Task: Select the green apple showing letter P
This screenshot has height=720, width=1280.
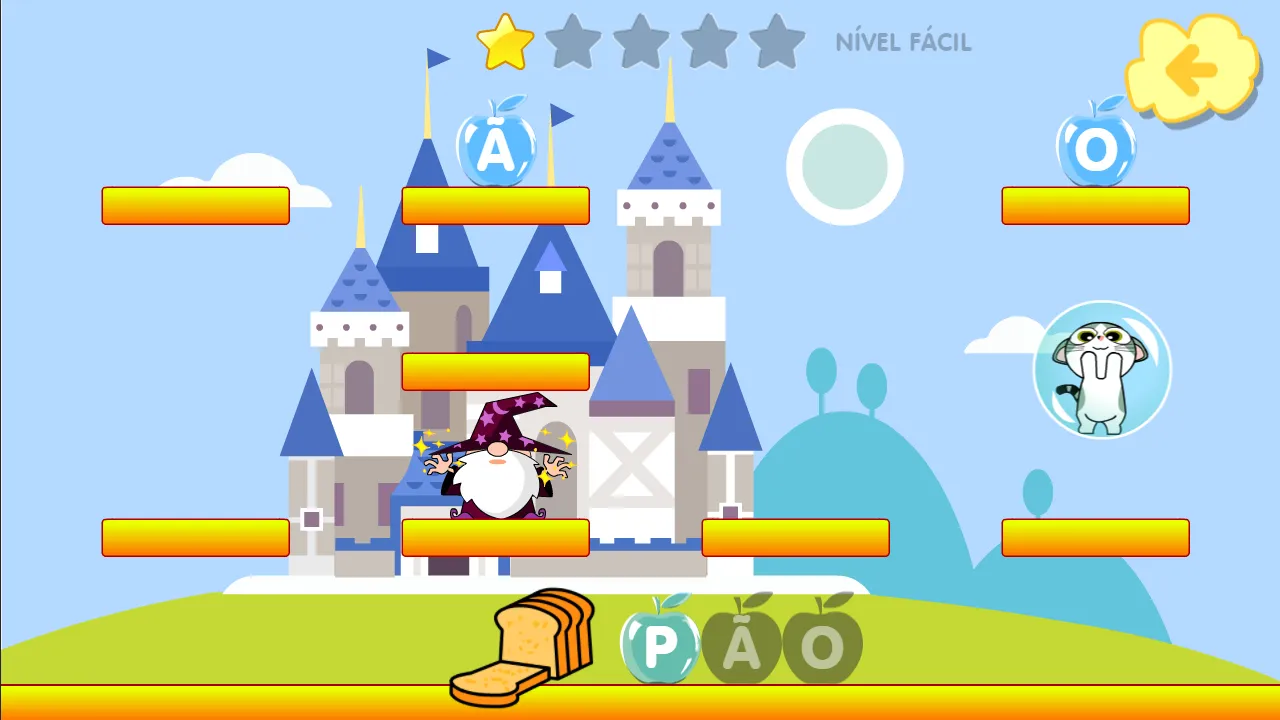Action: pyautogui.click(x=659, y=645)
